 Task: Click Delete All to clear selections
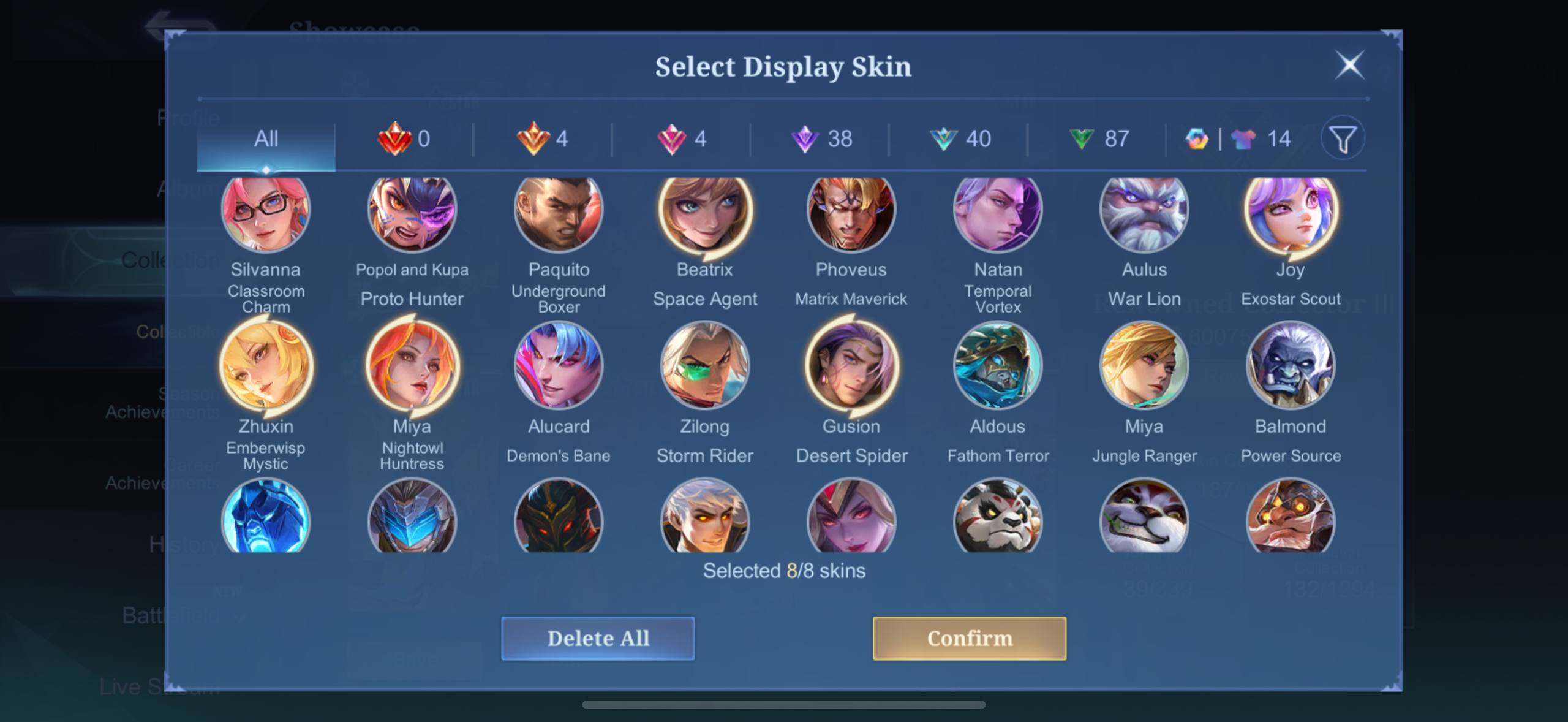pos(597,638)
